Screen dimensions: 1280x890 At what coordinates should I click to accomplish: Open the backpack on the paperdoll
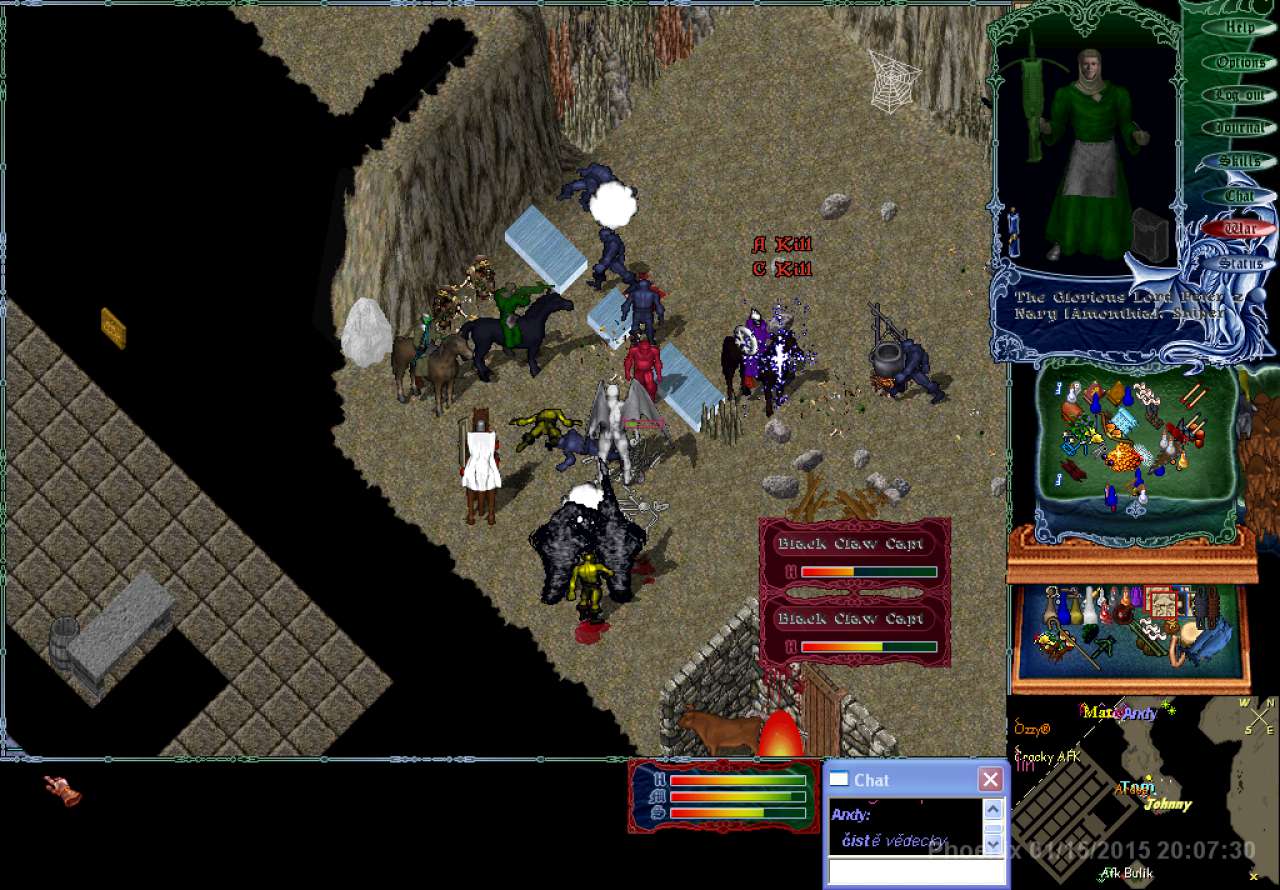pyautogui.click(x=1151, y=236)
